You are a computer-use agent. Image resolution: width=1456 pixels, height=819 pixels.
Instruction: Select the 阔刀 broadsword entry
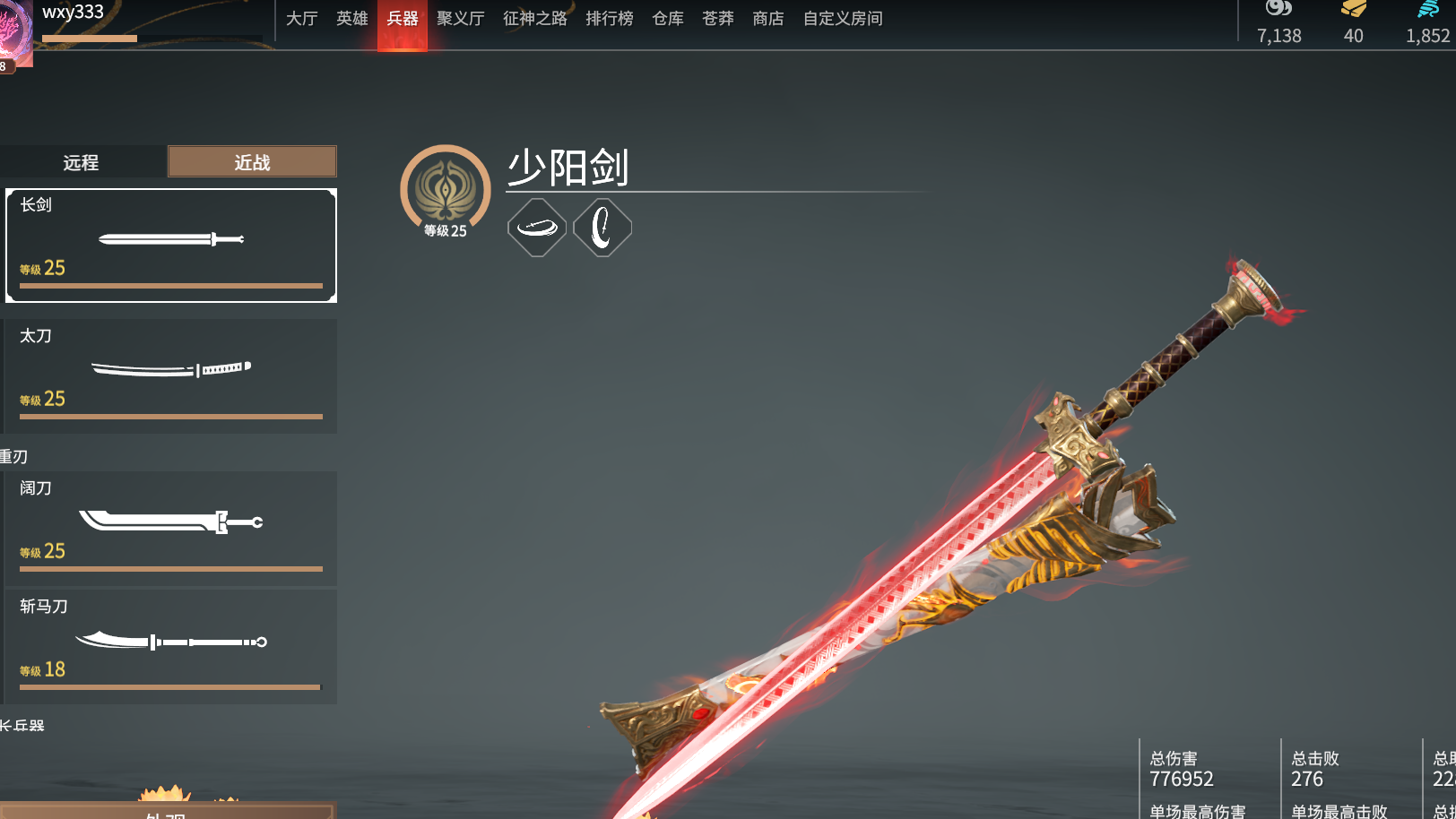point(171,528)
